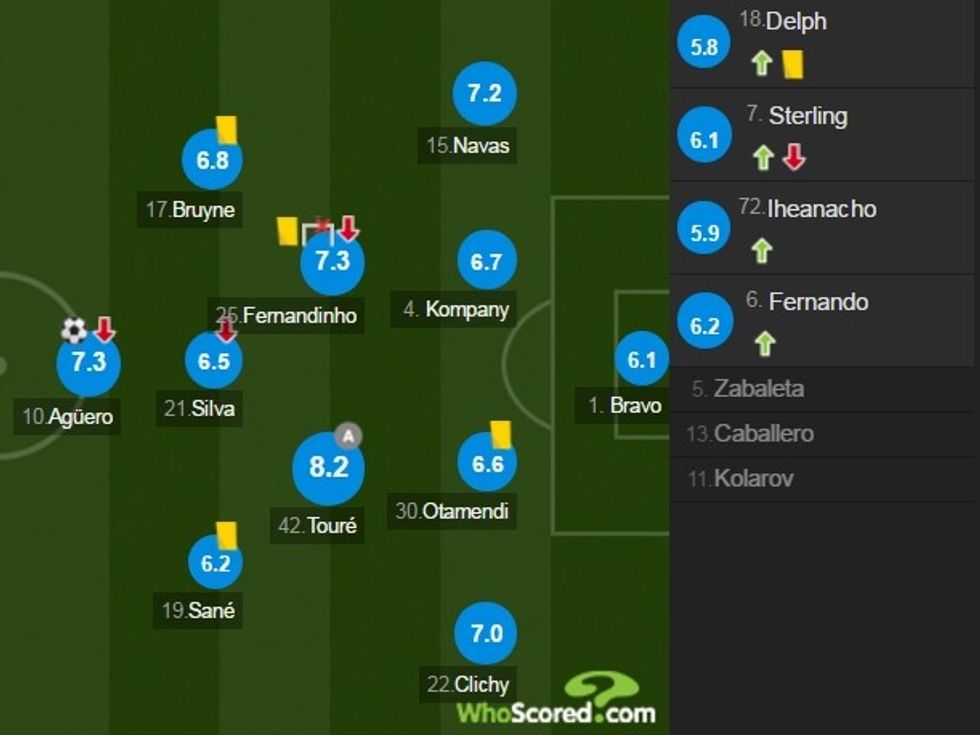Select Silva's 6.5 rating bubble
Screen dimensions: 980x735
pyautogui.click(x=213, y=361)
